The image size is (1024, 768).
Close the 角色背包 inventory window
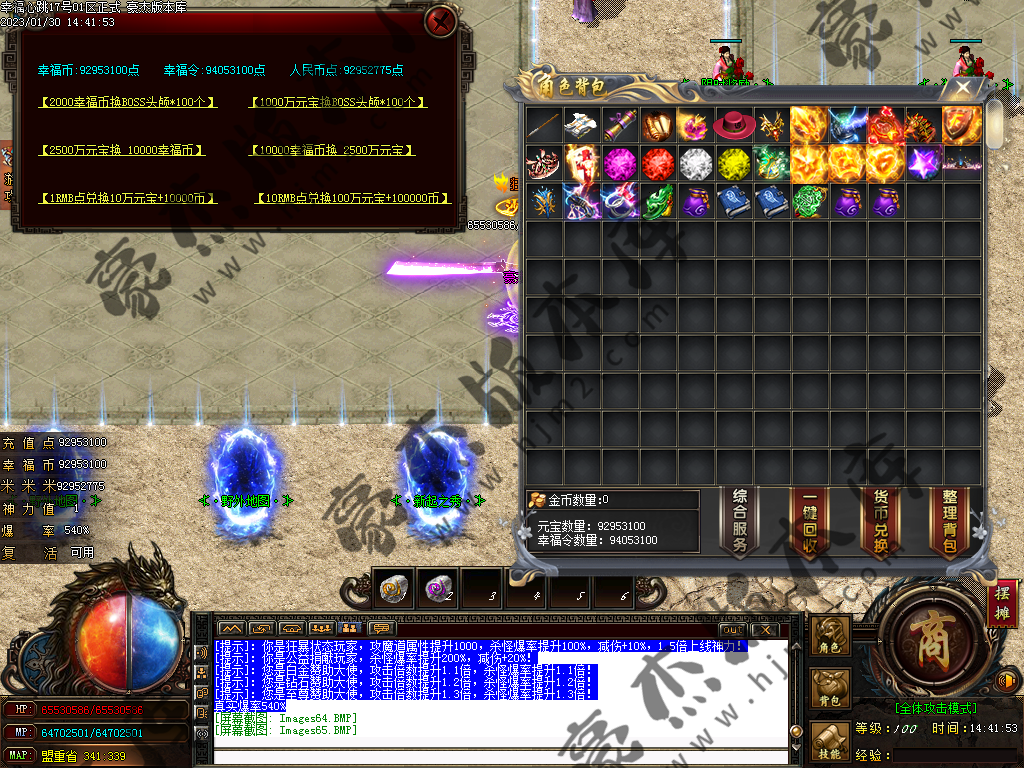click(x=963, y=88)
